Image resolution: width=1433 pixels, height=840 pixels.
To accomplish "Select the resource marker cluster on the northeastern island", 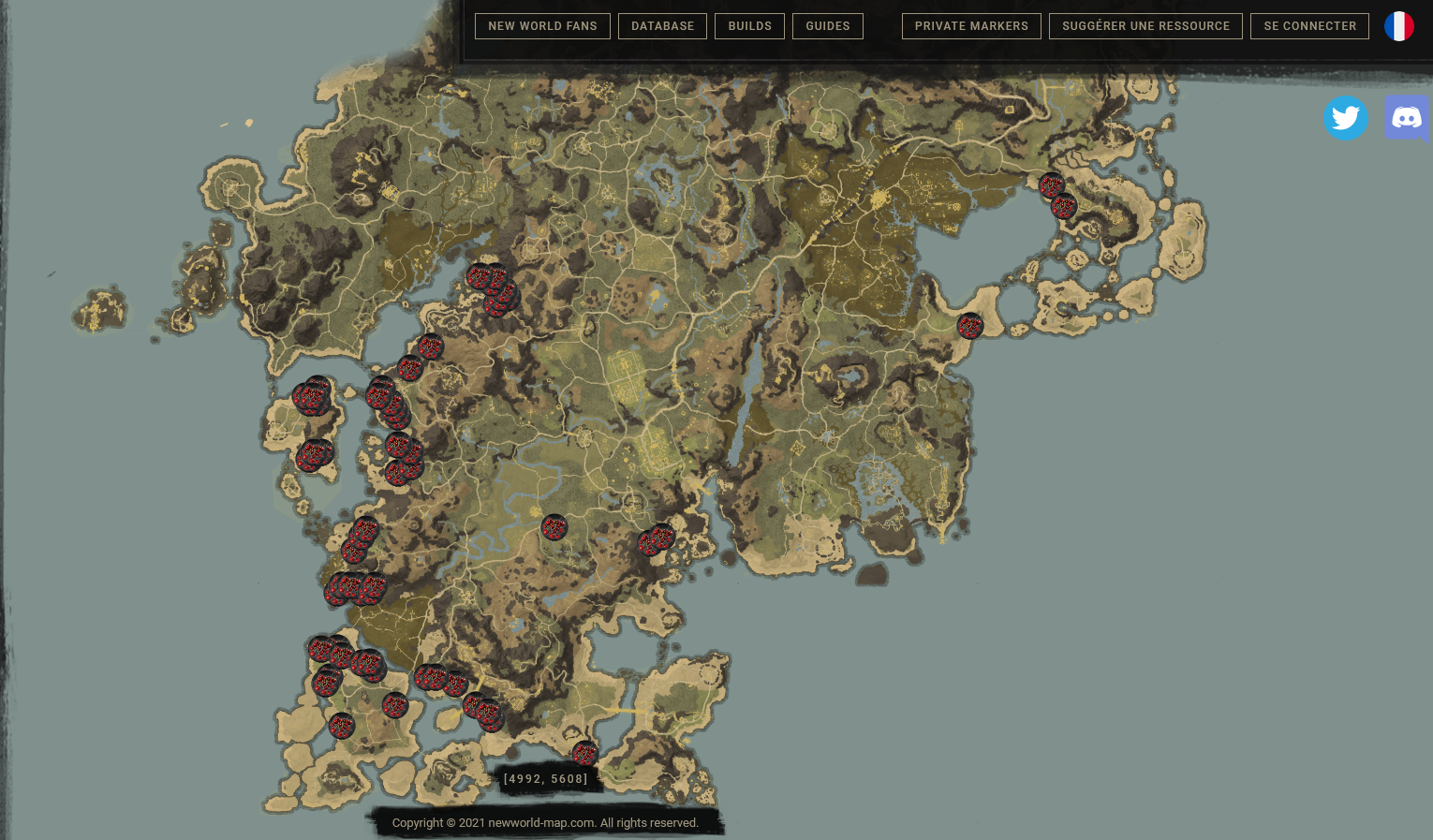I will coord(1058,194).
